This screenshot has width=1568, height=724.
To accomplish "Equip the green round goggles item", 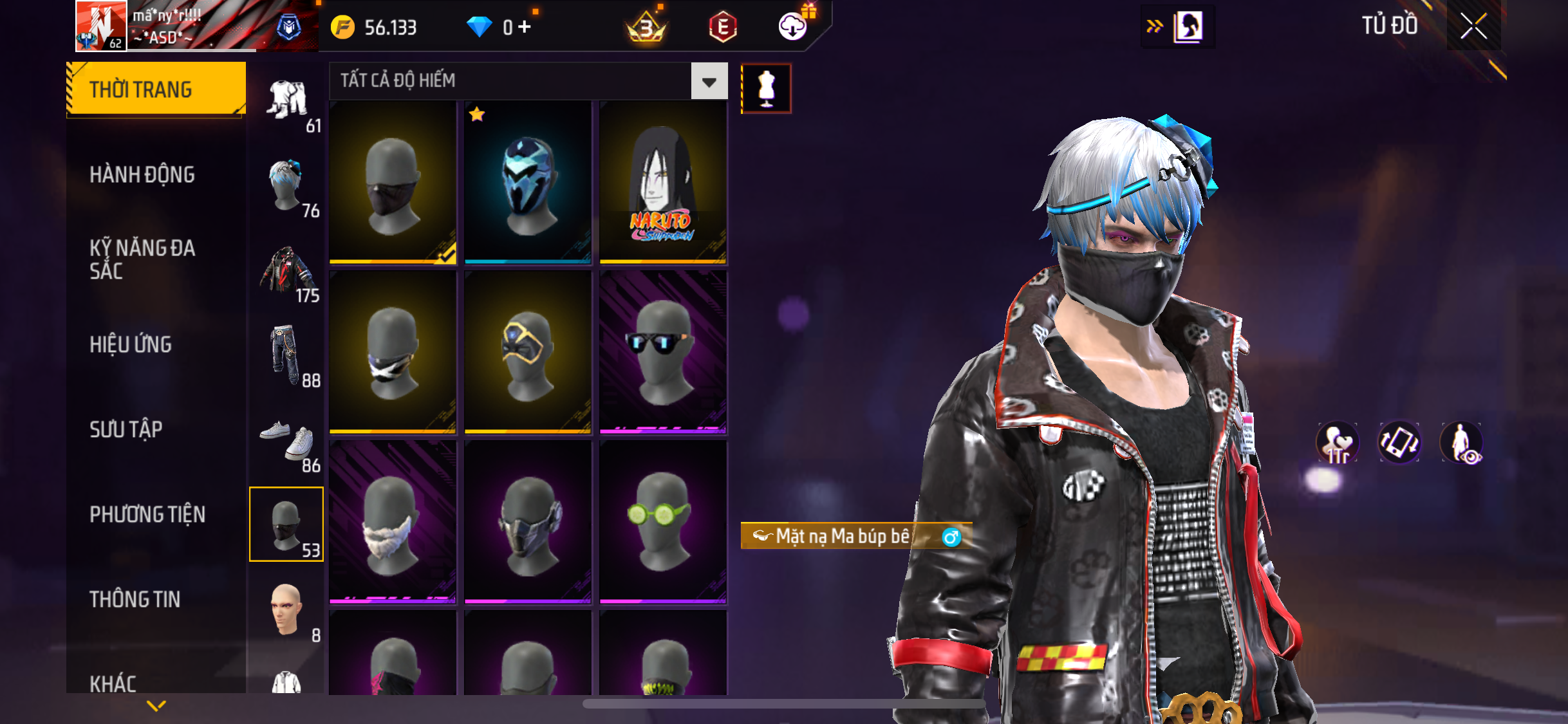I will coord(662,521).
